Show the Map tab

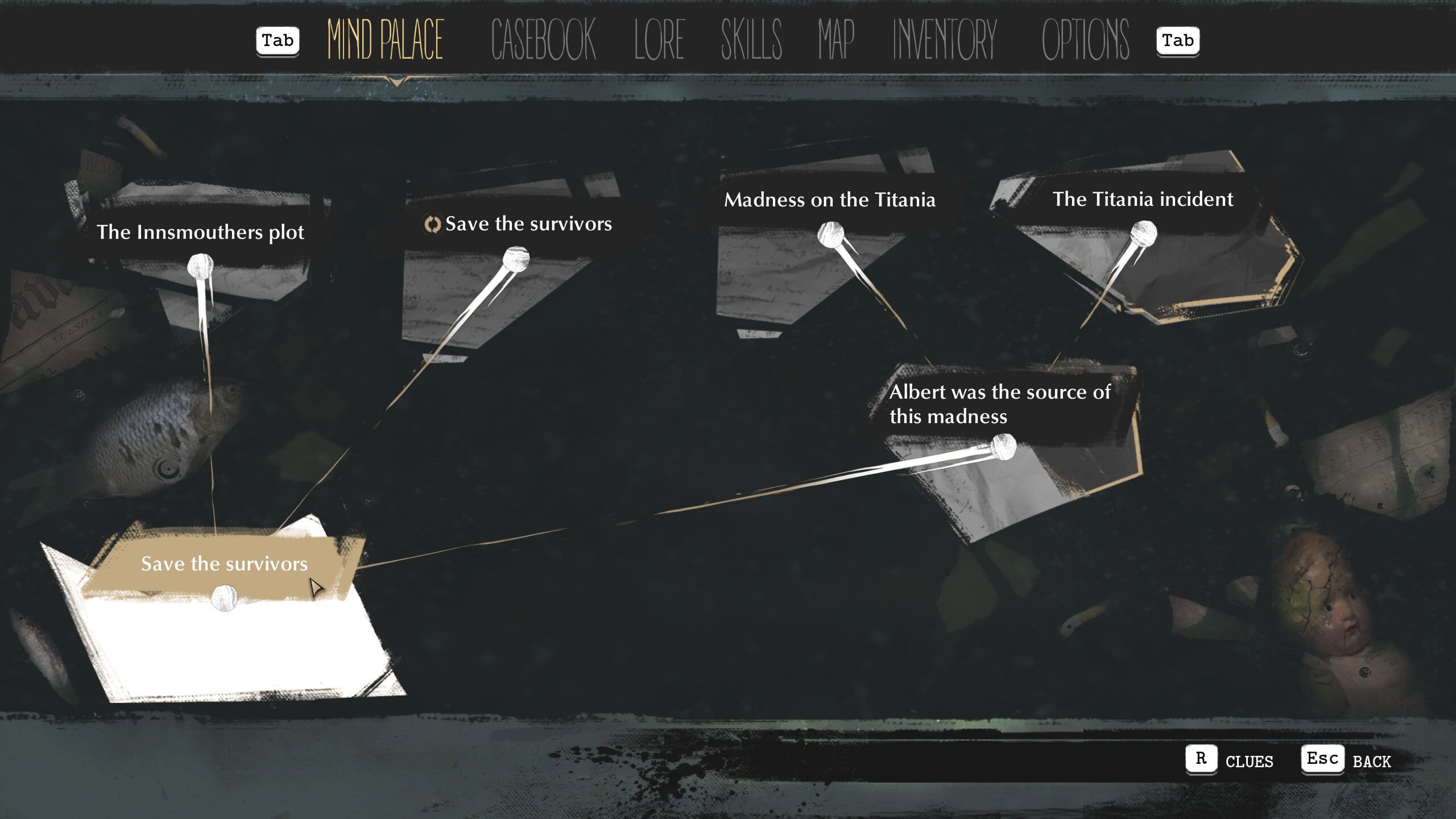point(836,40)
